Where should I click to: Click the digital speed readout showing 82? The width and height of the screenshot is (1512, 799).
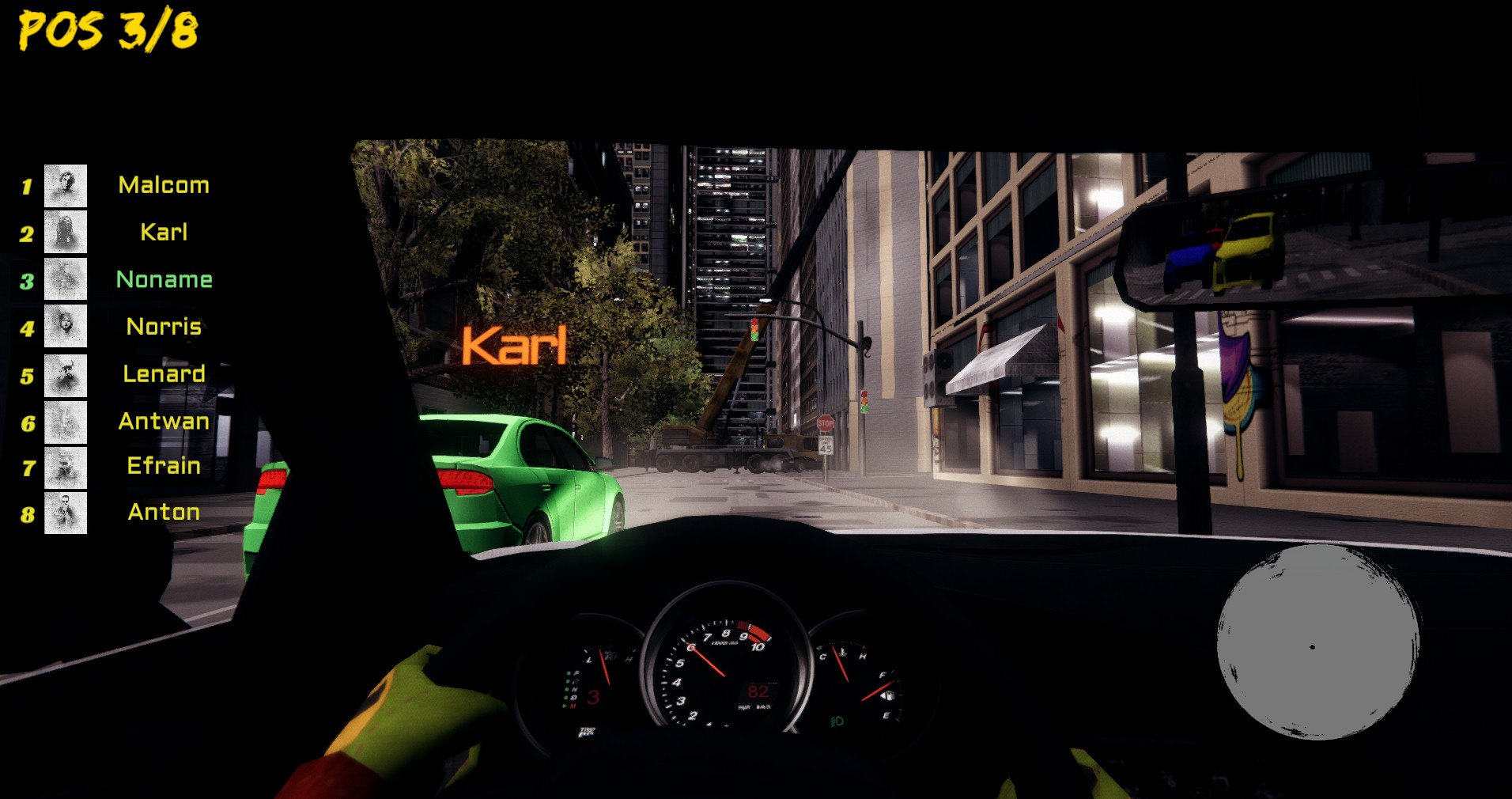click(x=758, y=692)
